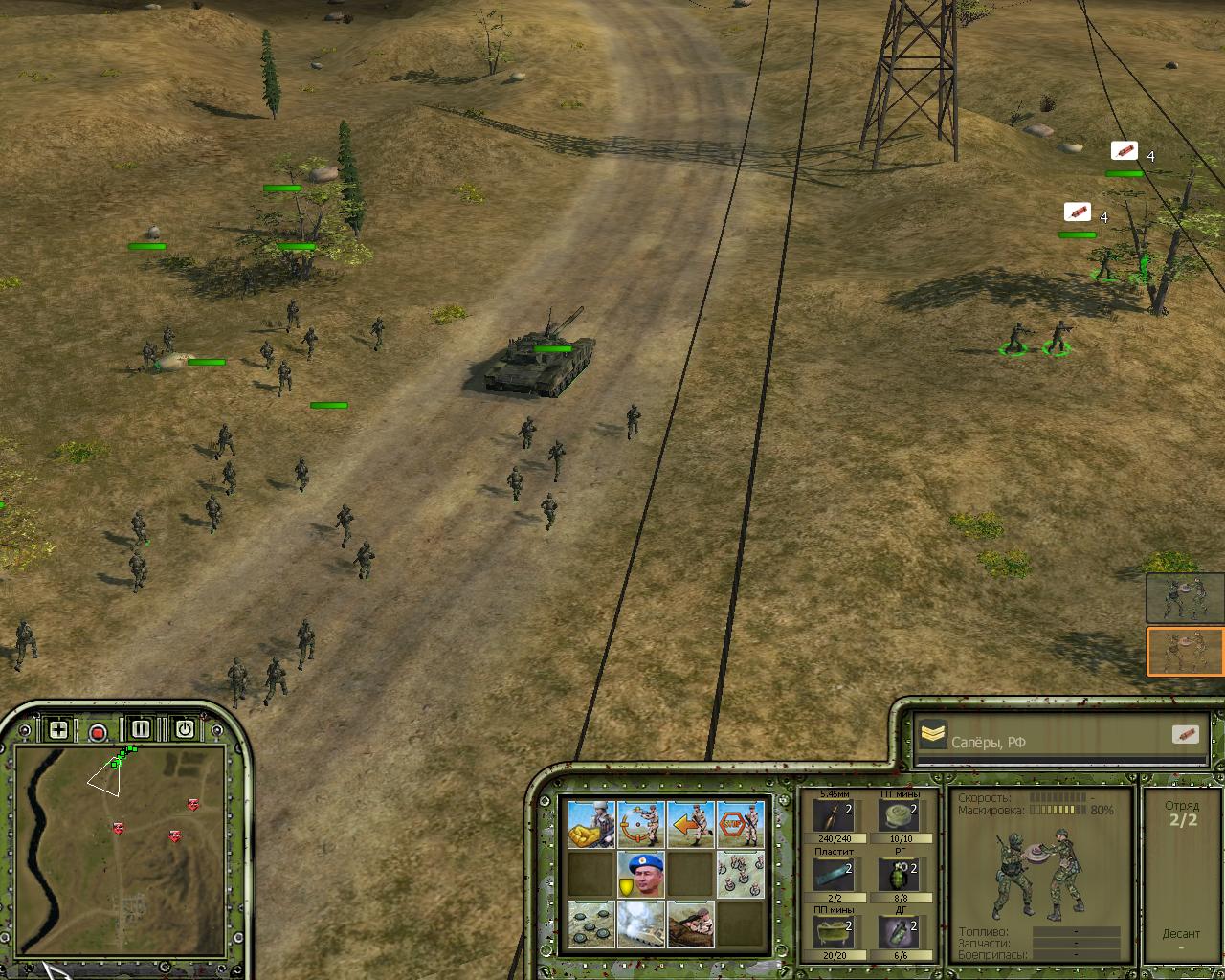Activate the lay minefield command
1225x980 pixels.
590,924
